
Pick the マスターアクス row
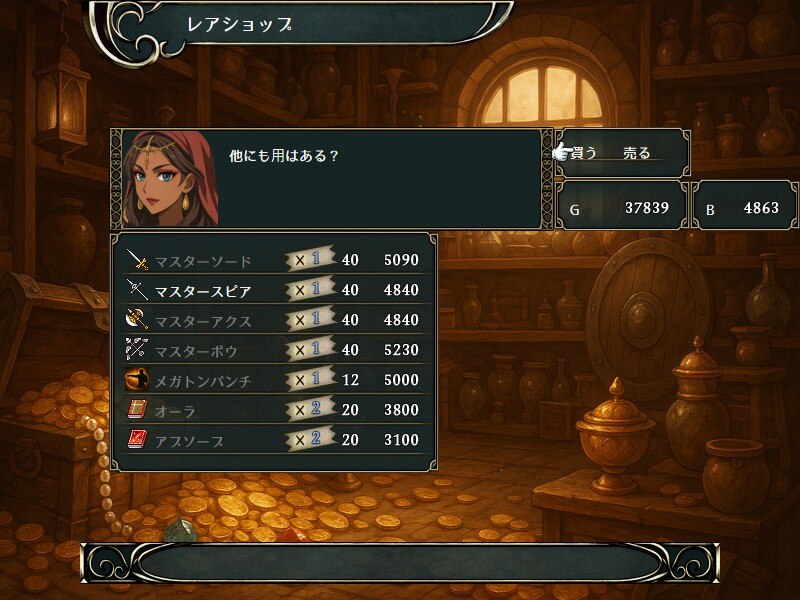point(272,321)
